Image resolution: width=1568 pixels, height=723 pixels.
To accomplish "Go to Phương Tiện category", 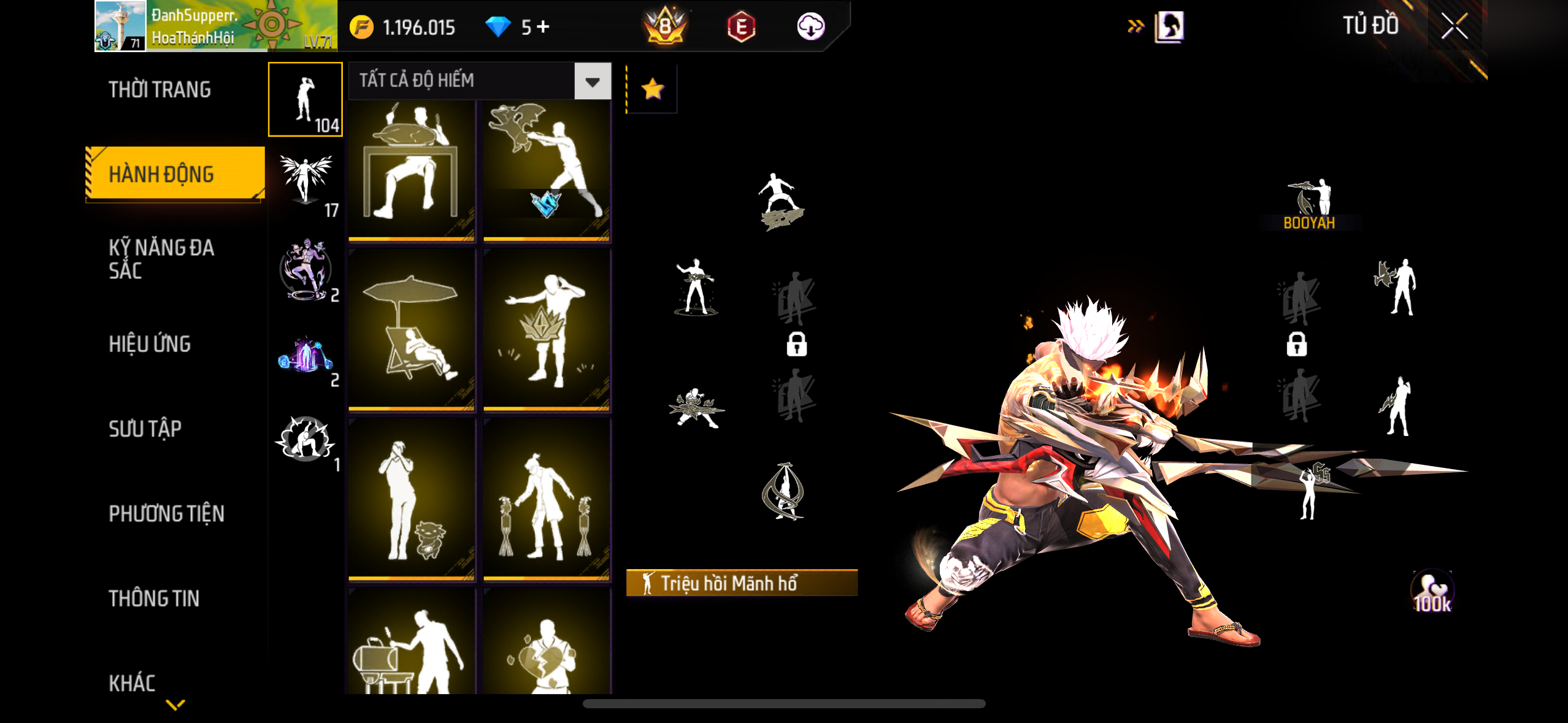I will pyautogui.click(x=166, y=513).
